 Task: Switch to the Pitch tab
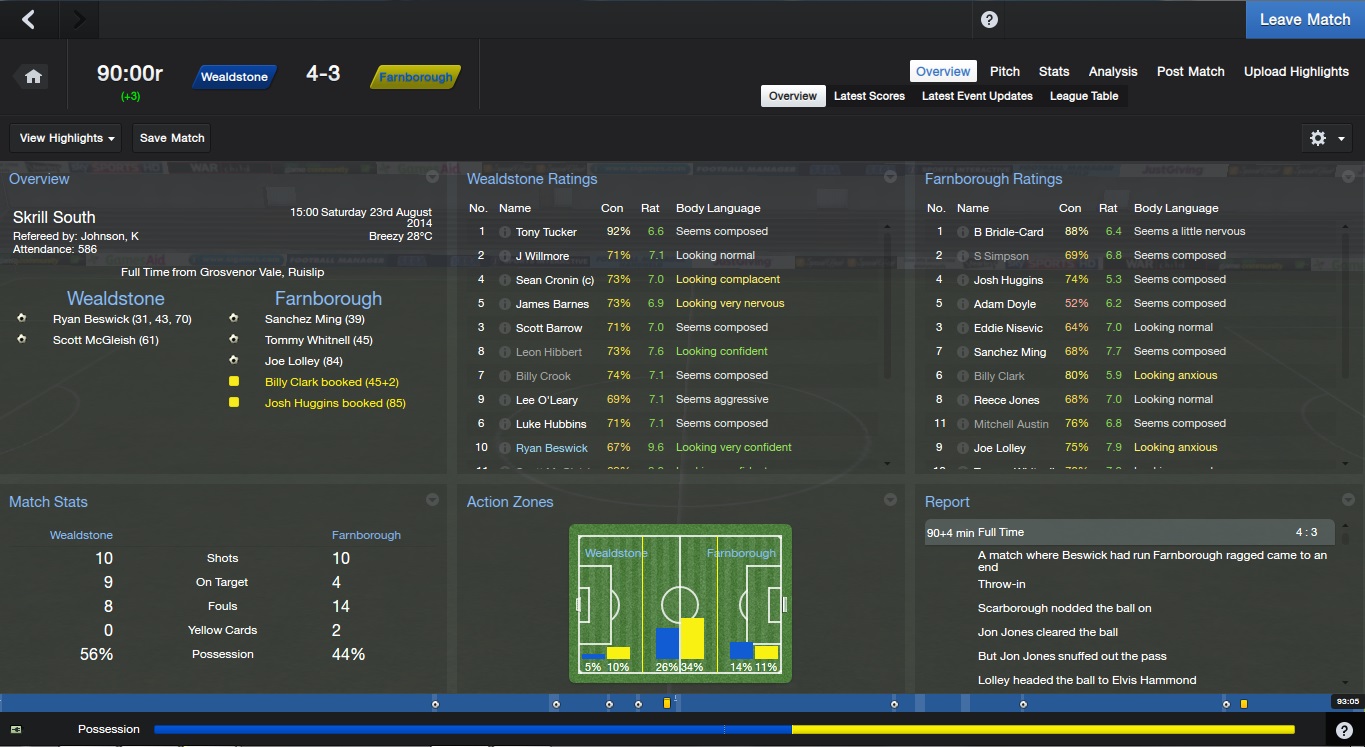[1004, 71]
